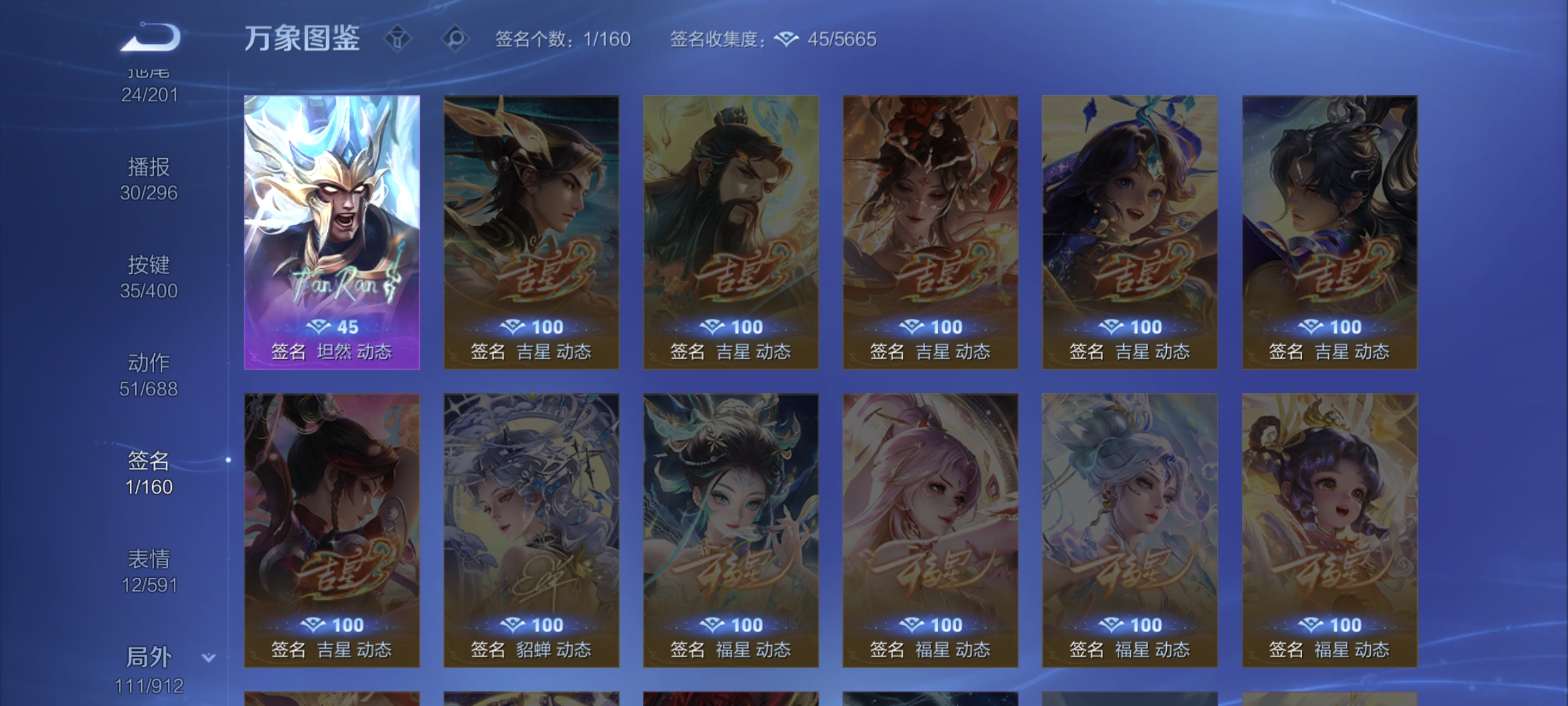The image size is (1568, 706).
Task: Select the 动作 category in sidebar
Action: (x=148, y=365)
